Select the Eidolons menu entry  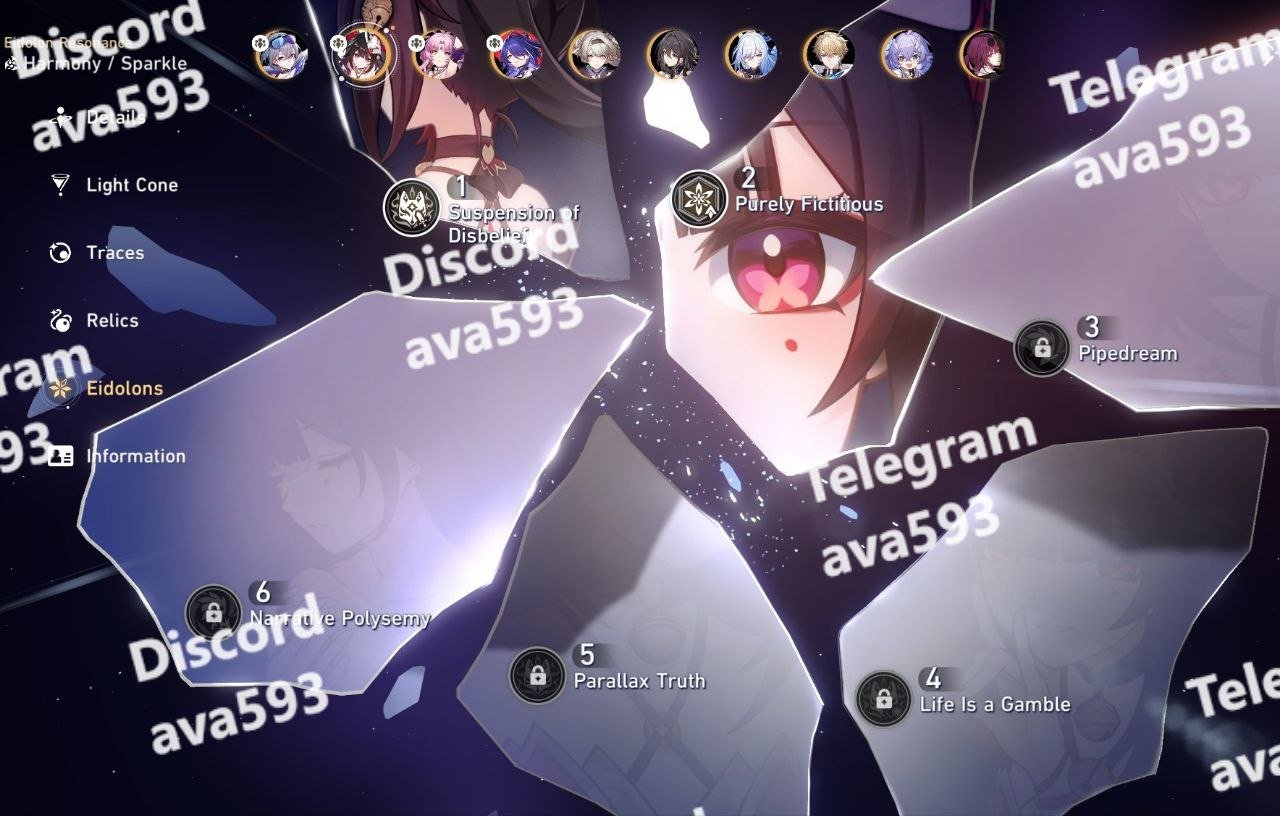tap(124, 389)
